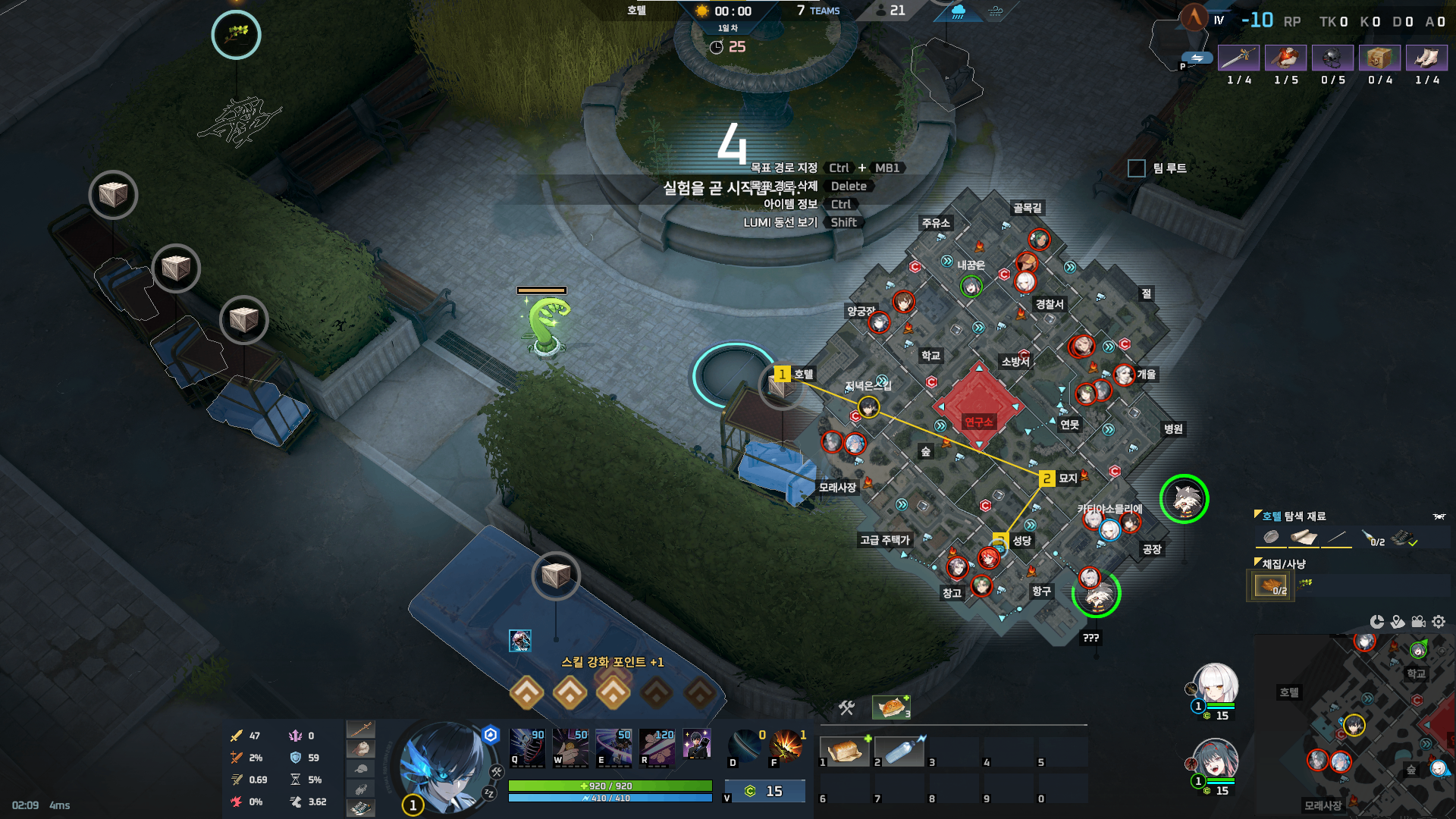The image size is (1456, 819).
Task: Click the rest (Zz) button near the portrait
Action: pyautogui.click(x=489, y=793)
